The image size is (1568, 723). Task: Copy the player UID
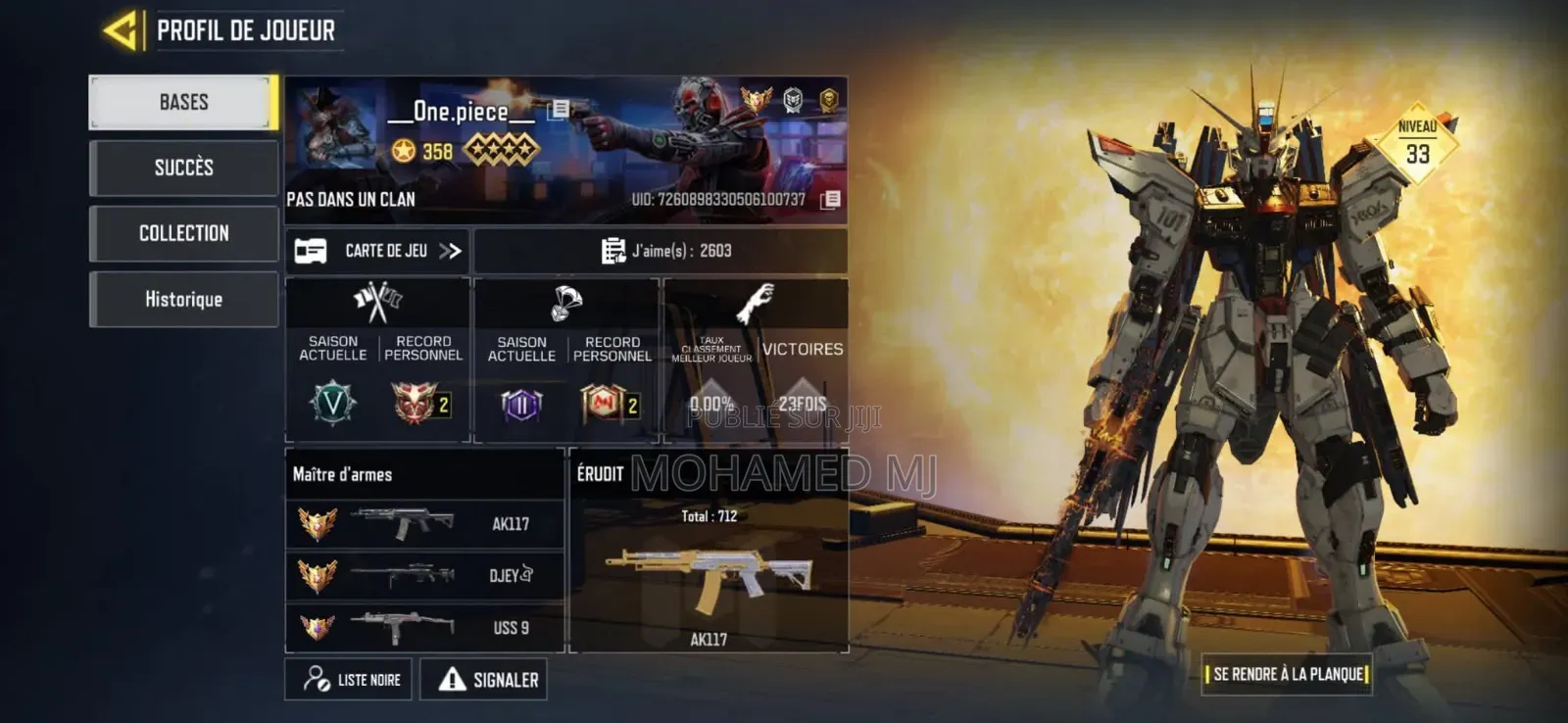pos(830,200)
